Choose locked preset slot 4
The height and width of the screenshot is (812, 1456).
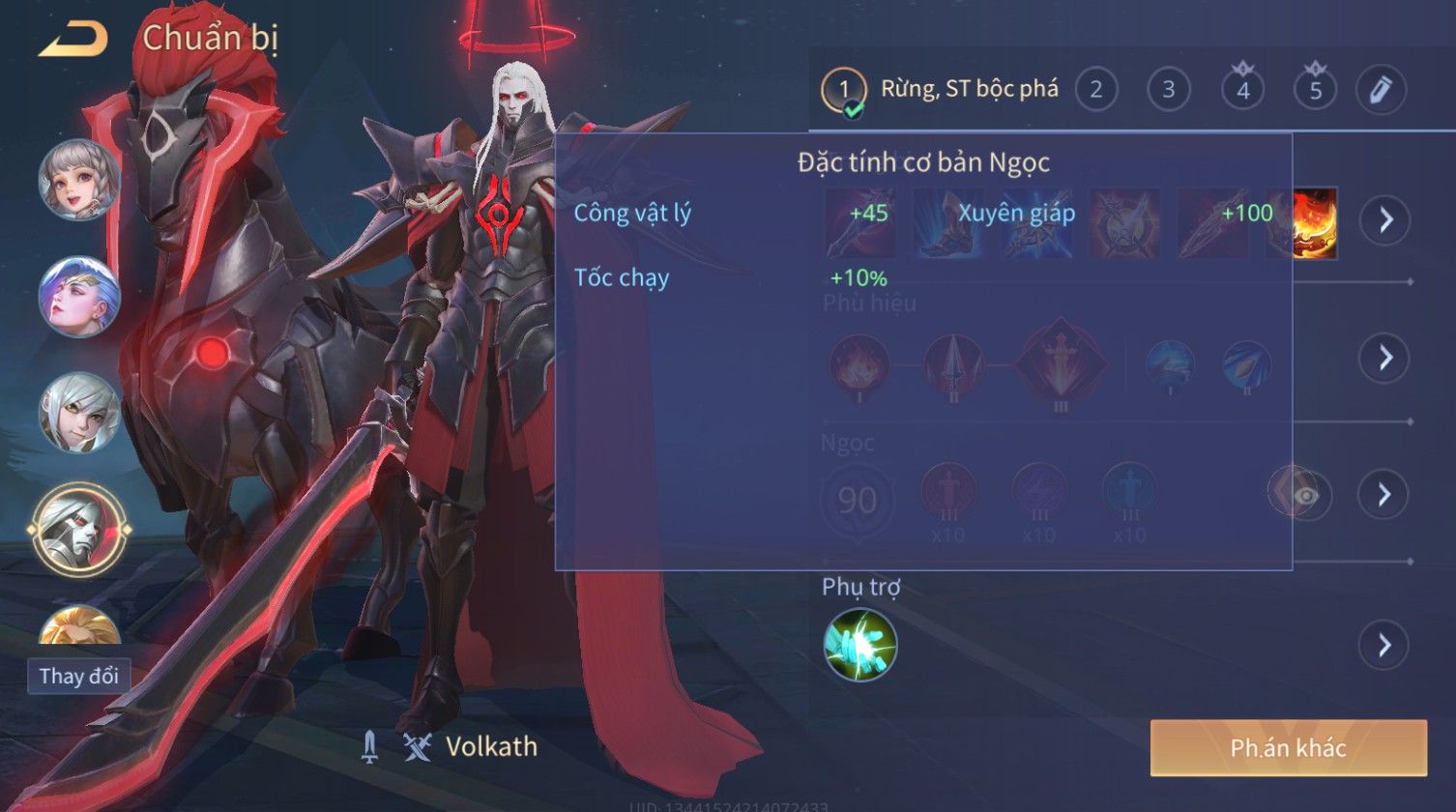pyautogui.click(x=1242, y=90)
